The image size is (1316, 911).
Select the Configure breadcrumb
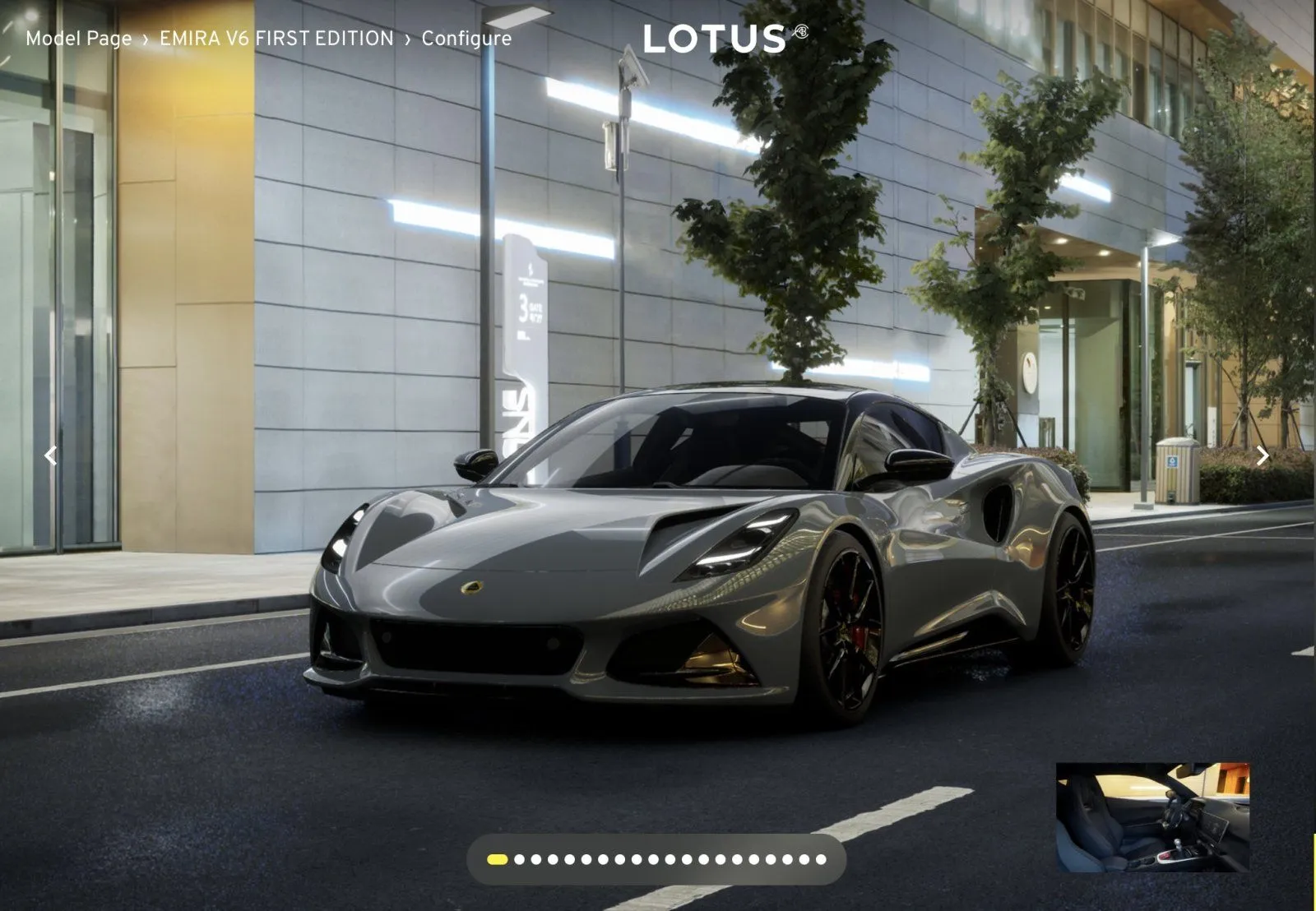[x=466, y=39]
